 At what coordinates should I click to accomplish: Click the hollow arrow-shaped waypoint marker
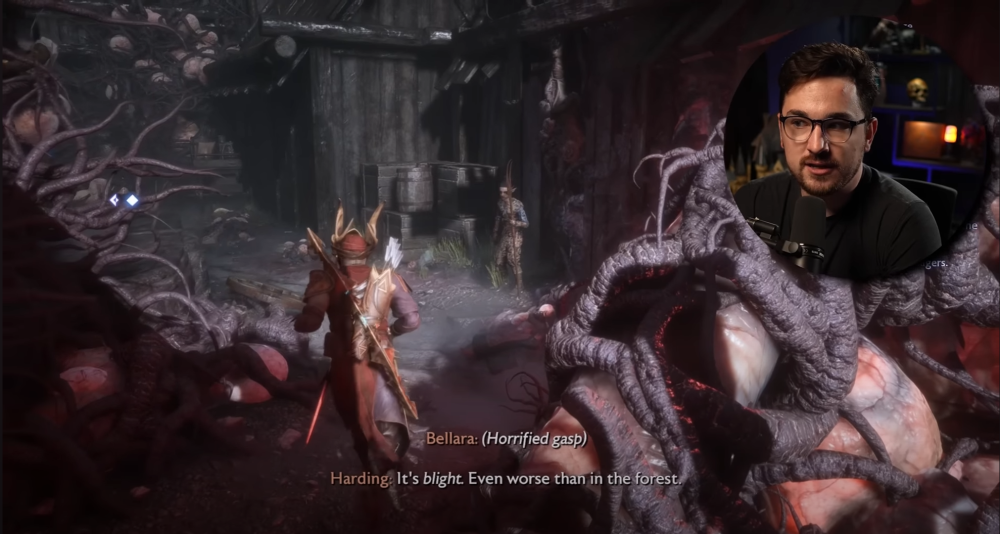[115, 200]
